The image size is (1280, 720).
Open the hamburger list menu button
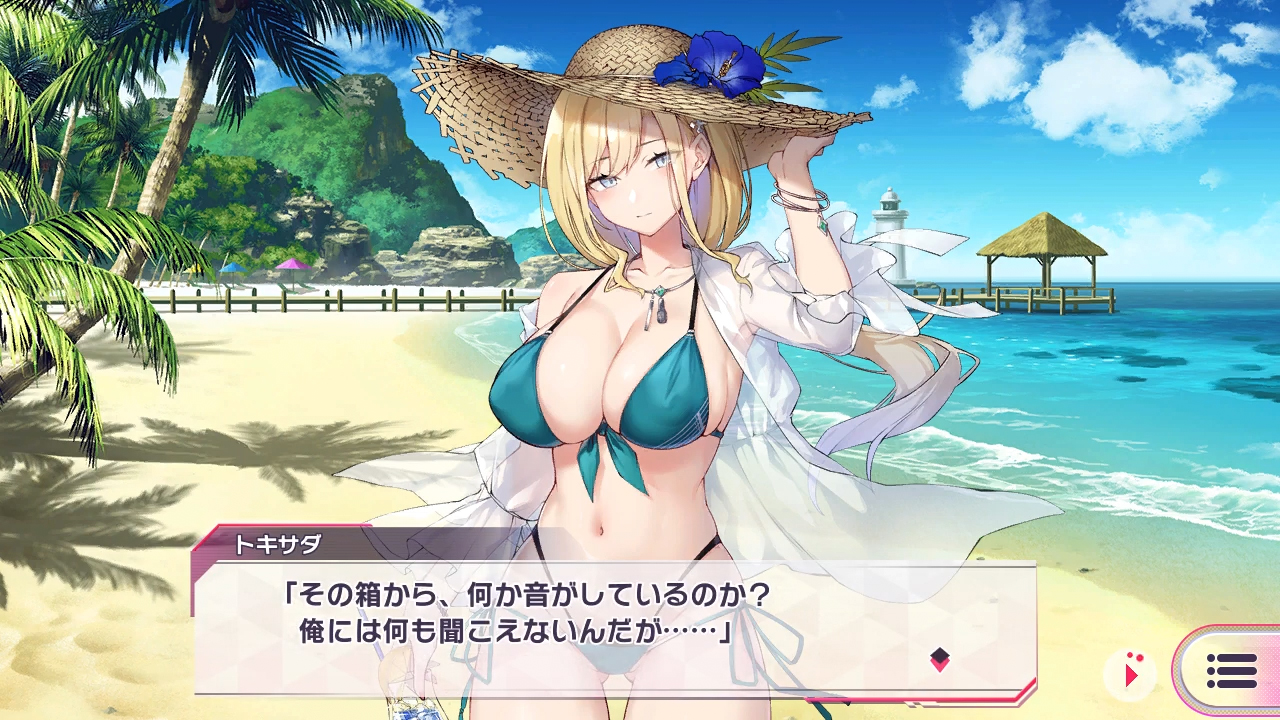[x=1231, y=671]
